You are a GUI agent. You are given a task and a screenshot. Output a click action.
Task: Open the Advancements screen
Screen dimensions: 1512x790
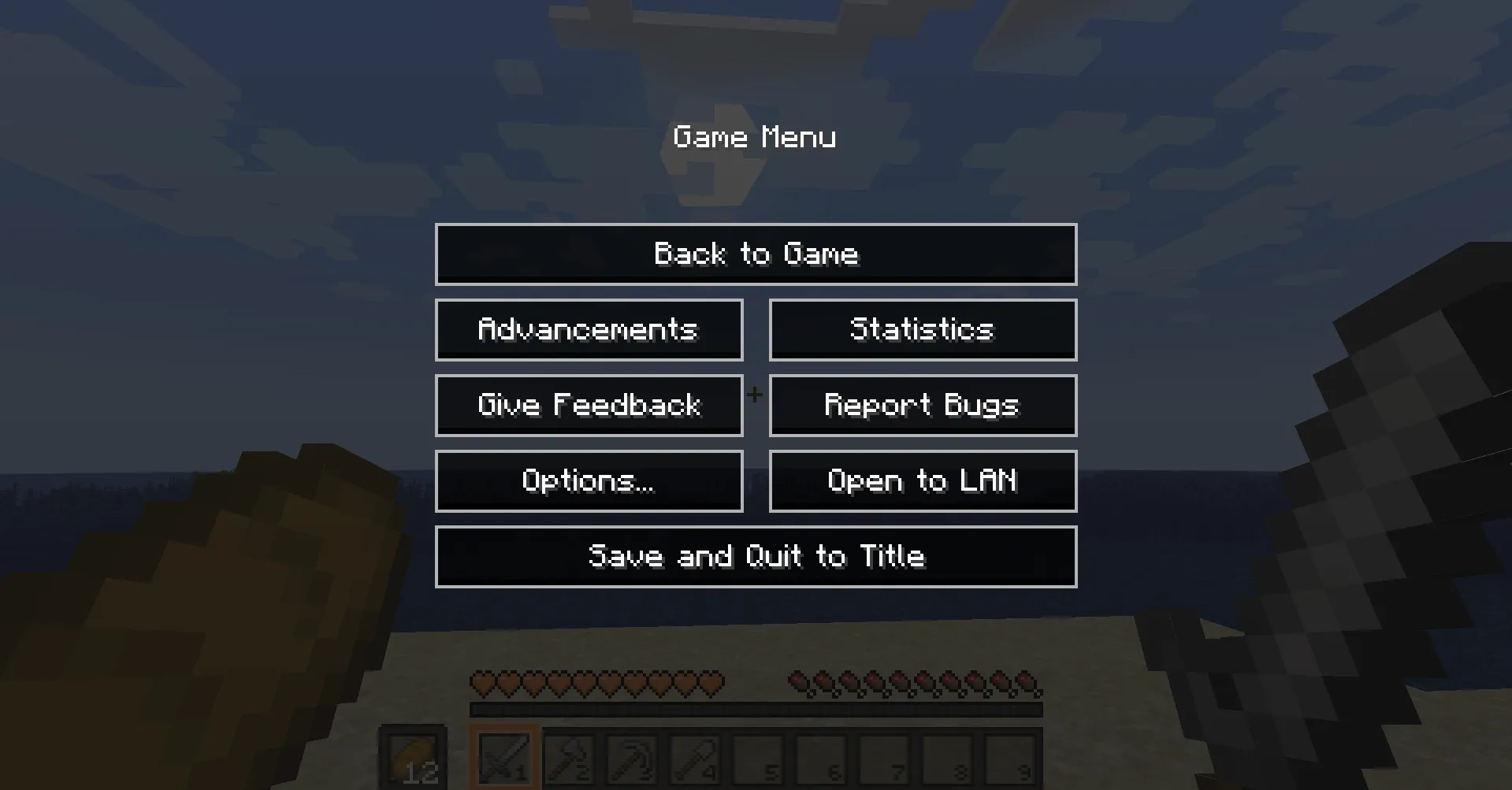(588, 329)
